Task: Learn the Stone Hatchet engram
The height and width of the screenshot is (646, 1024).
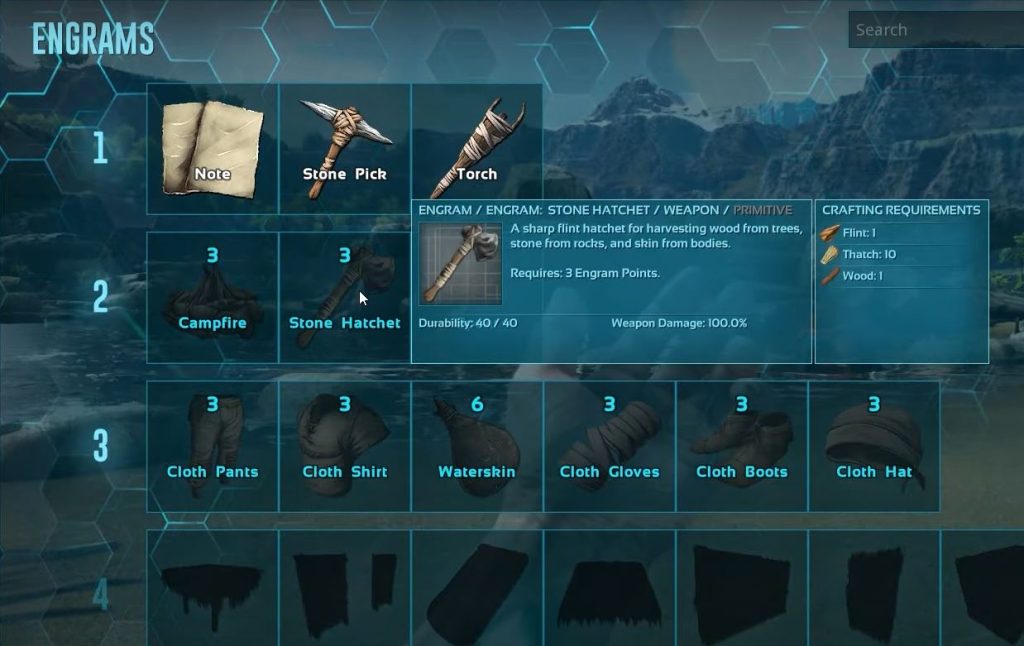Action: click(344, 297)
